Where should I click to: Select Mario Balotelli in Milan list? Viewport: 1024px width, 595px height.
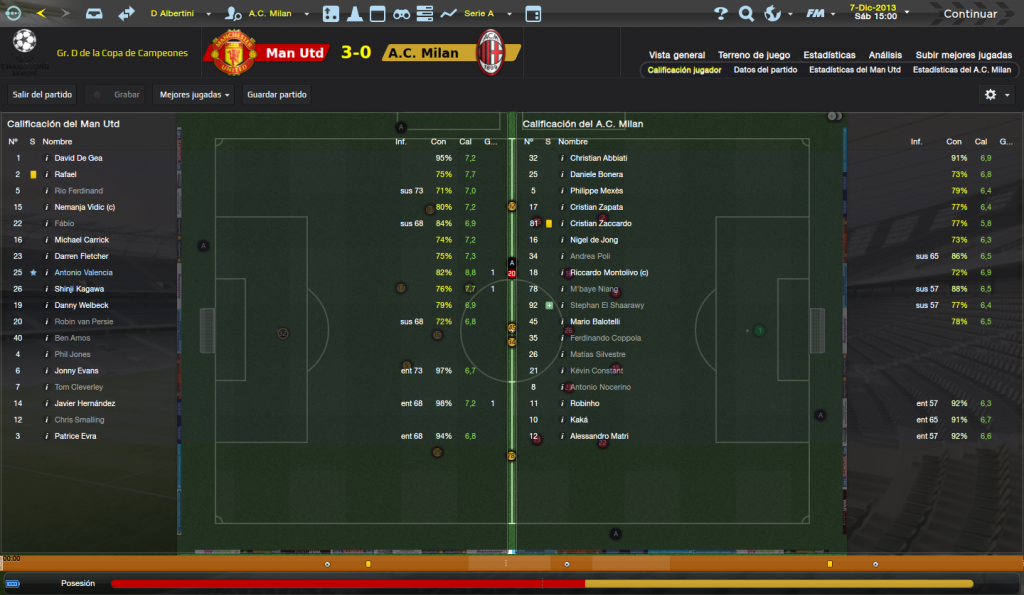(x=595, y=321)
